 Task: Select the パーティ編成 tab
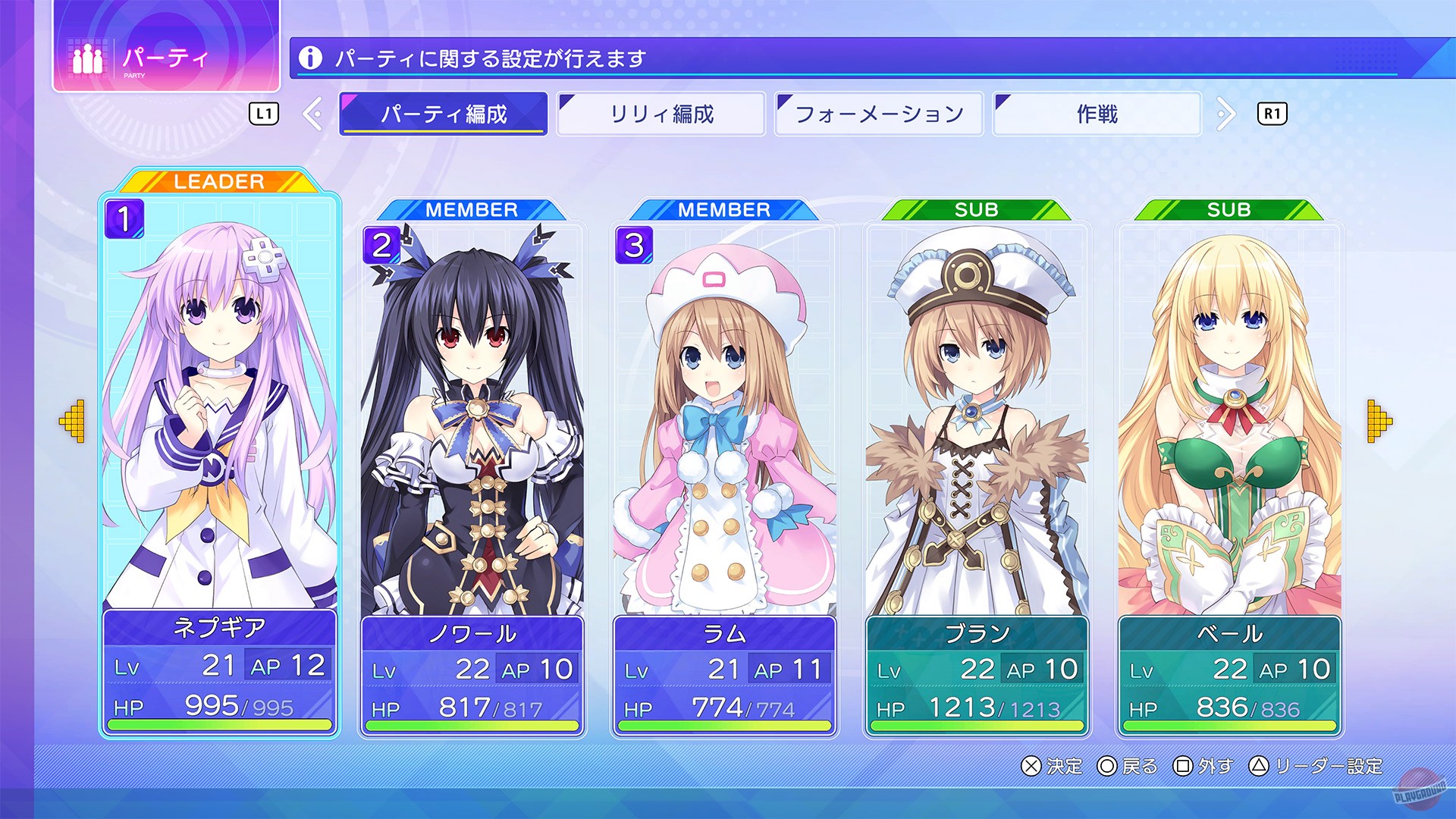coord(444,113)
